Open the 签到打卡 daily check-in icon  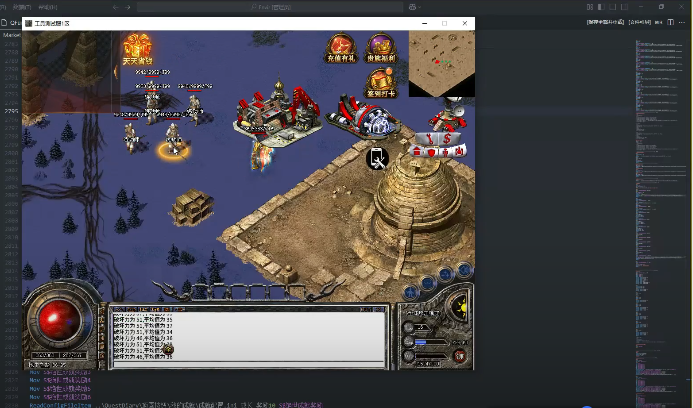pos(379,84)
